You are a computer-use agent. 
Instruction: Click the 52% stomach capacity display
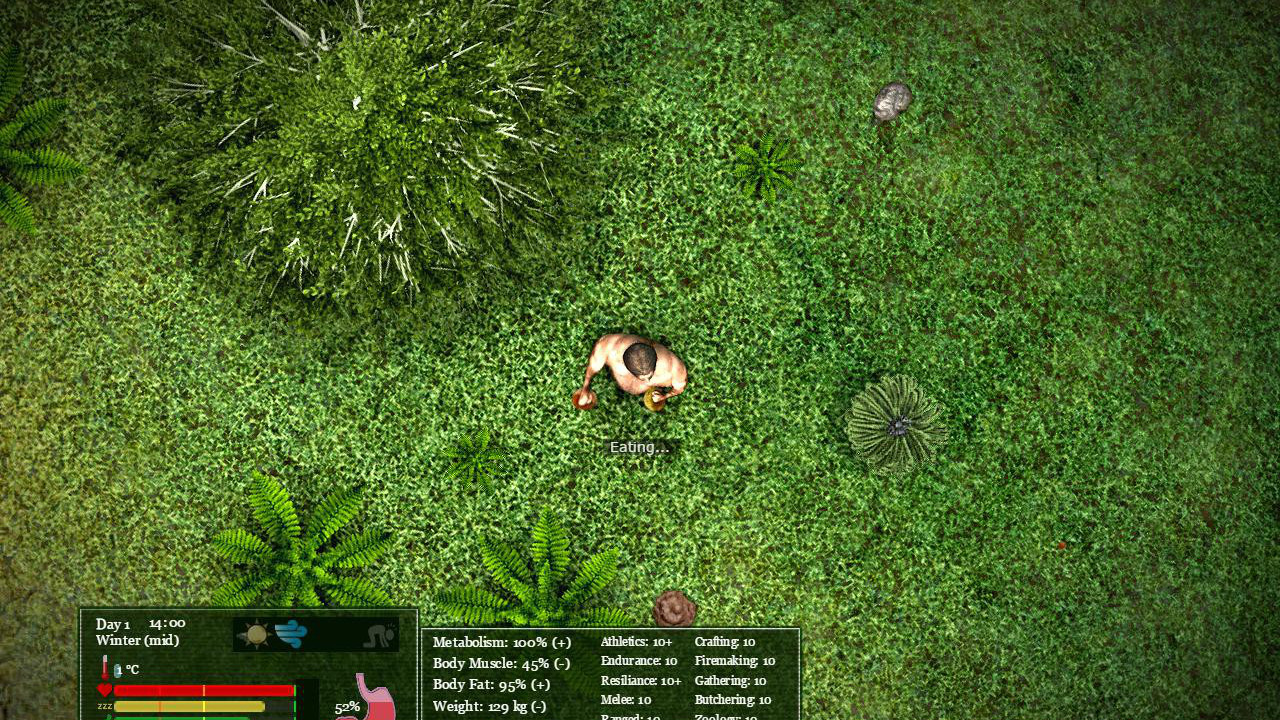[x=347, y=707]
